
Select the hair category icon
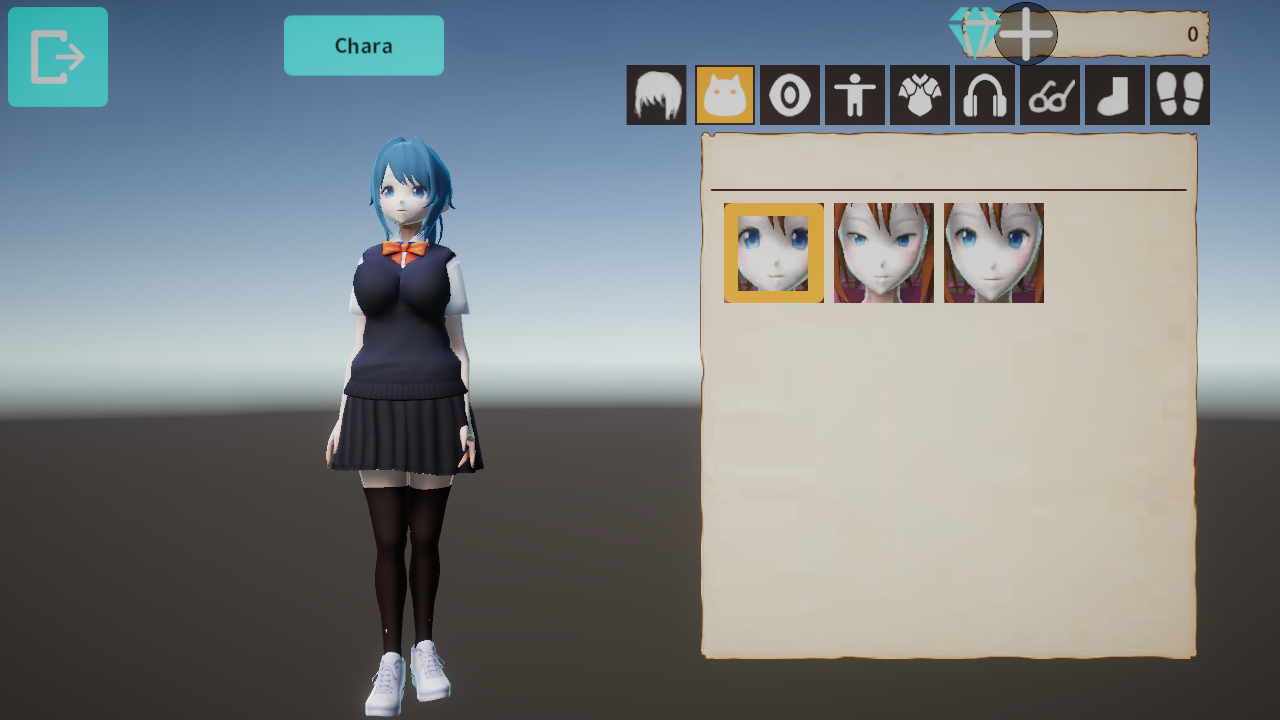(x=657, y=95)
